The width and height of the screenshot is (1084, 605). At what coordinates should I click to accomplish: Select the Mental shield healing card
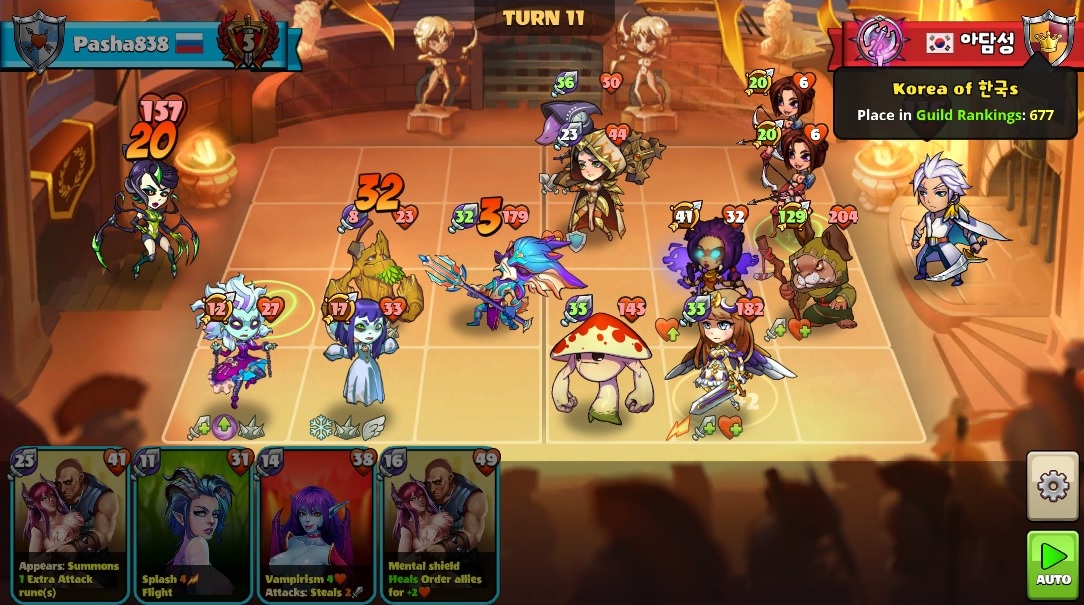click(x=439, y=525)
